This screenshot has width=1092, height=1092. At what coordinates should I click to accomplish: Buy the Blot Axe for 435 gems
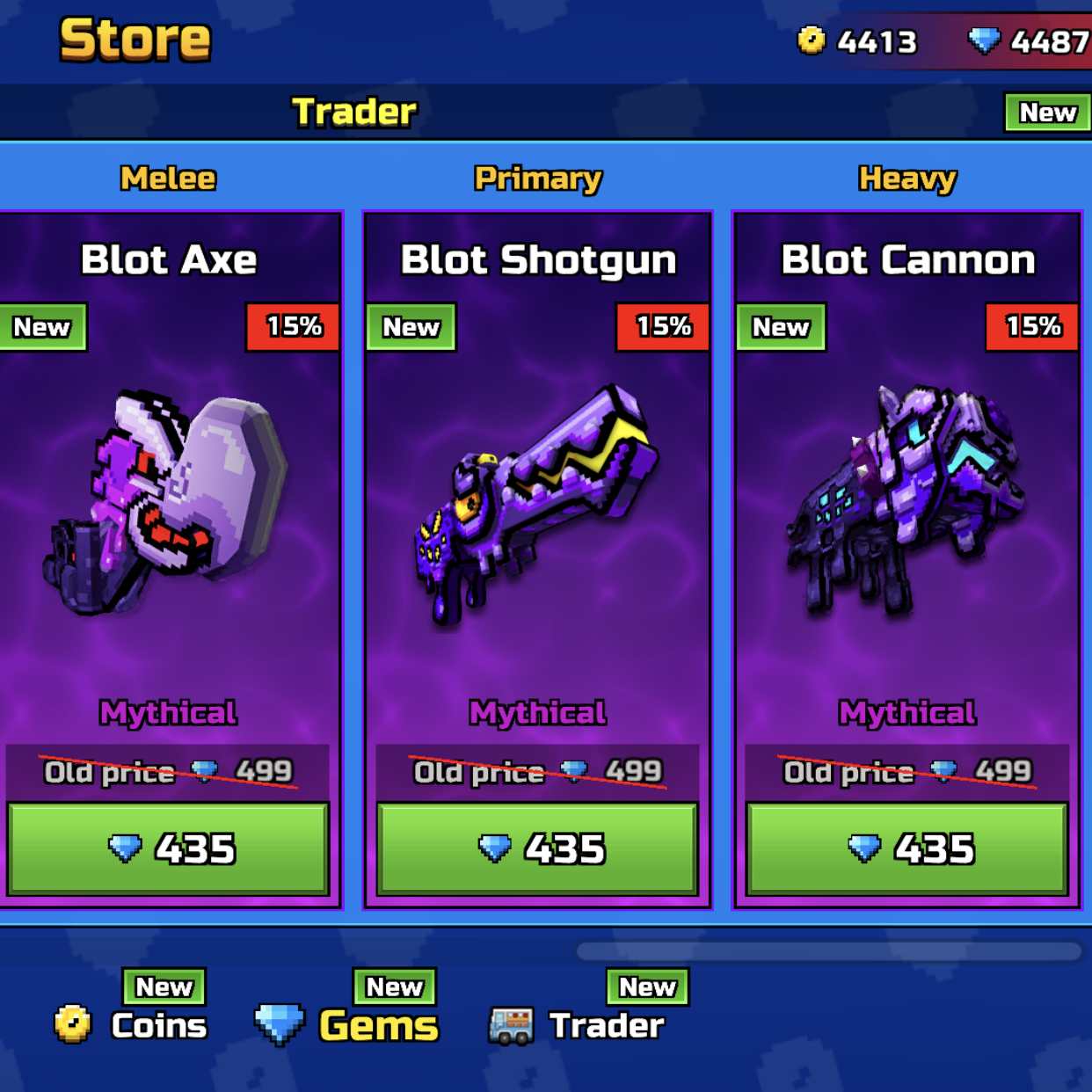[168, 848]
